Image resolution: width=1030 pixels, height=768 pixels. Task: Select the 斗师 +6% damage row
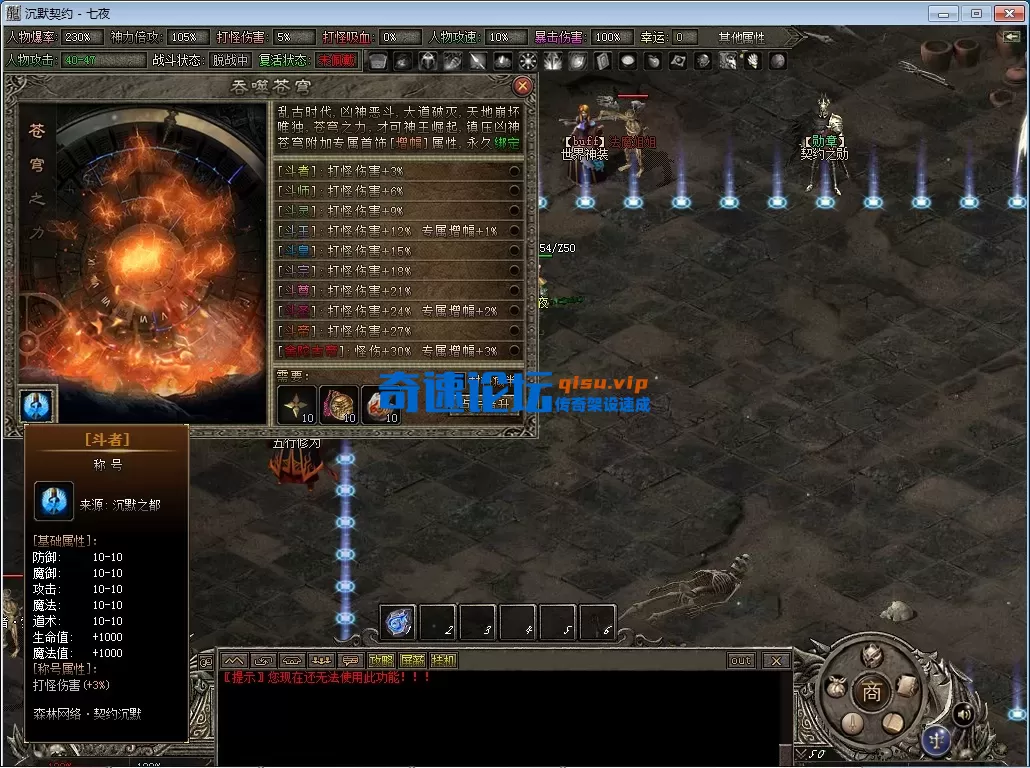(x=398, y=191)
